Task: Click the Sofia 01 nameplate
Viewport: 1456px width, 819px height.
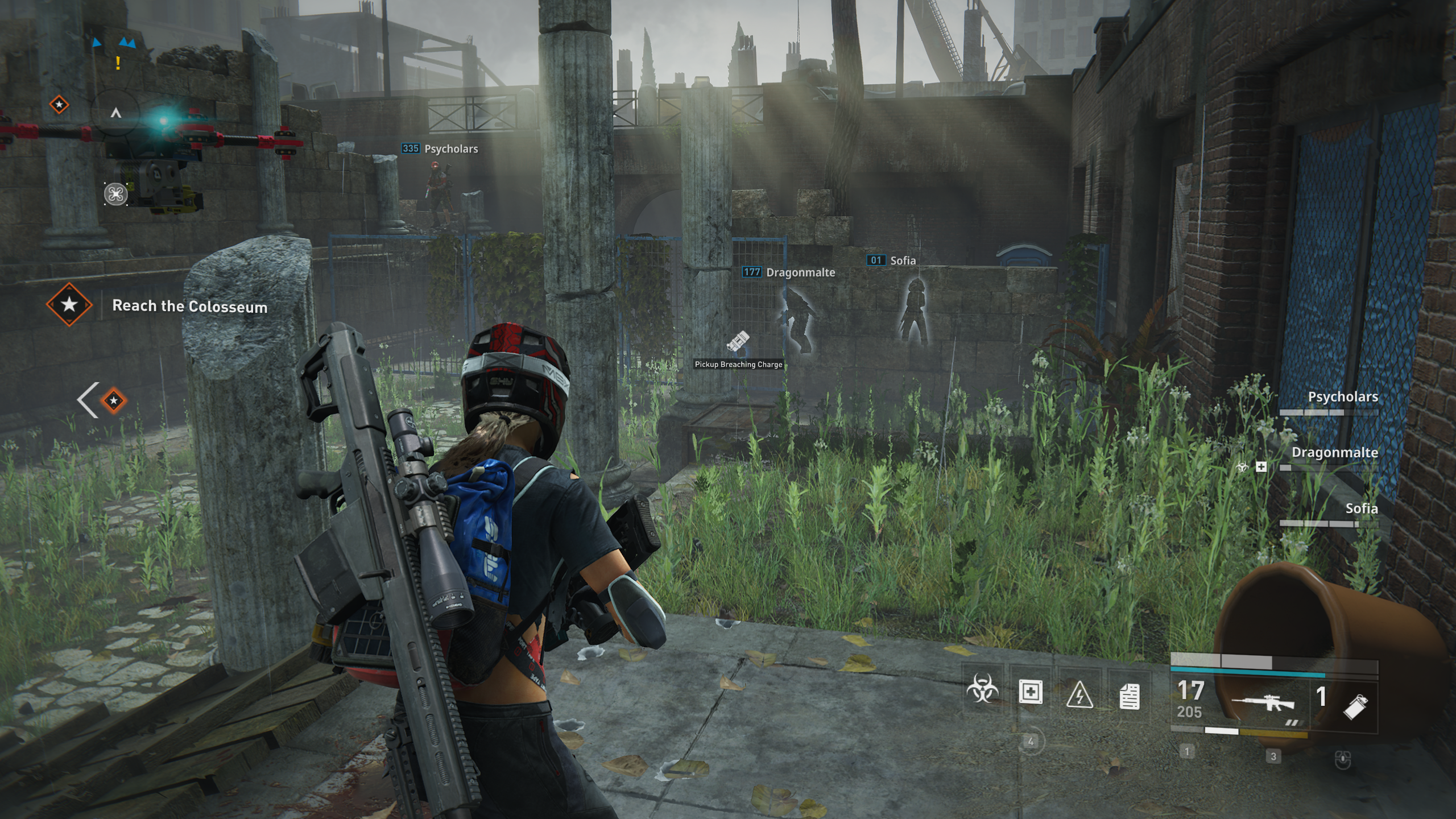Action: [892, 260]
